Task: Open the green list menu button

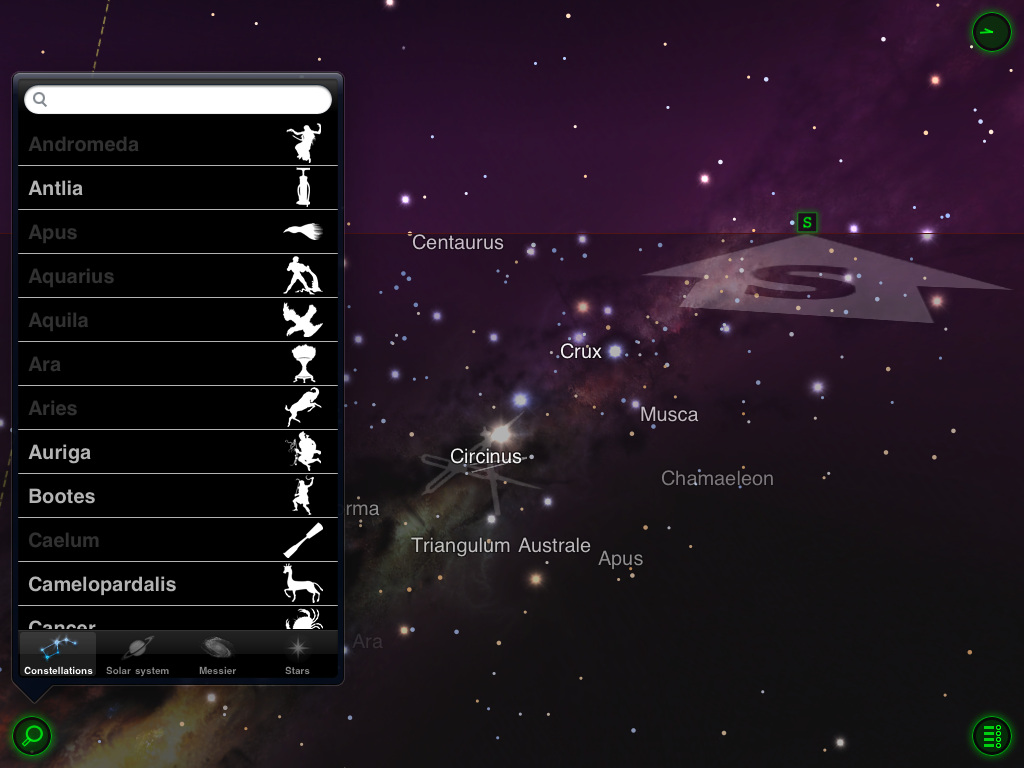Action: [991, 736]
